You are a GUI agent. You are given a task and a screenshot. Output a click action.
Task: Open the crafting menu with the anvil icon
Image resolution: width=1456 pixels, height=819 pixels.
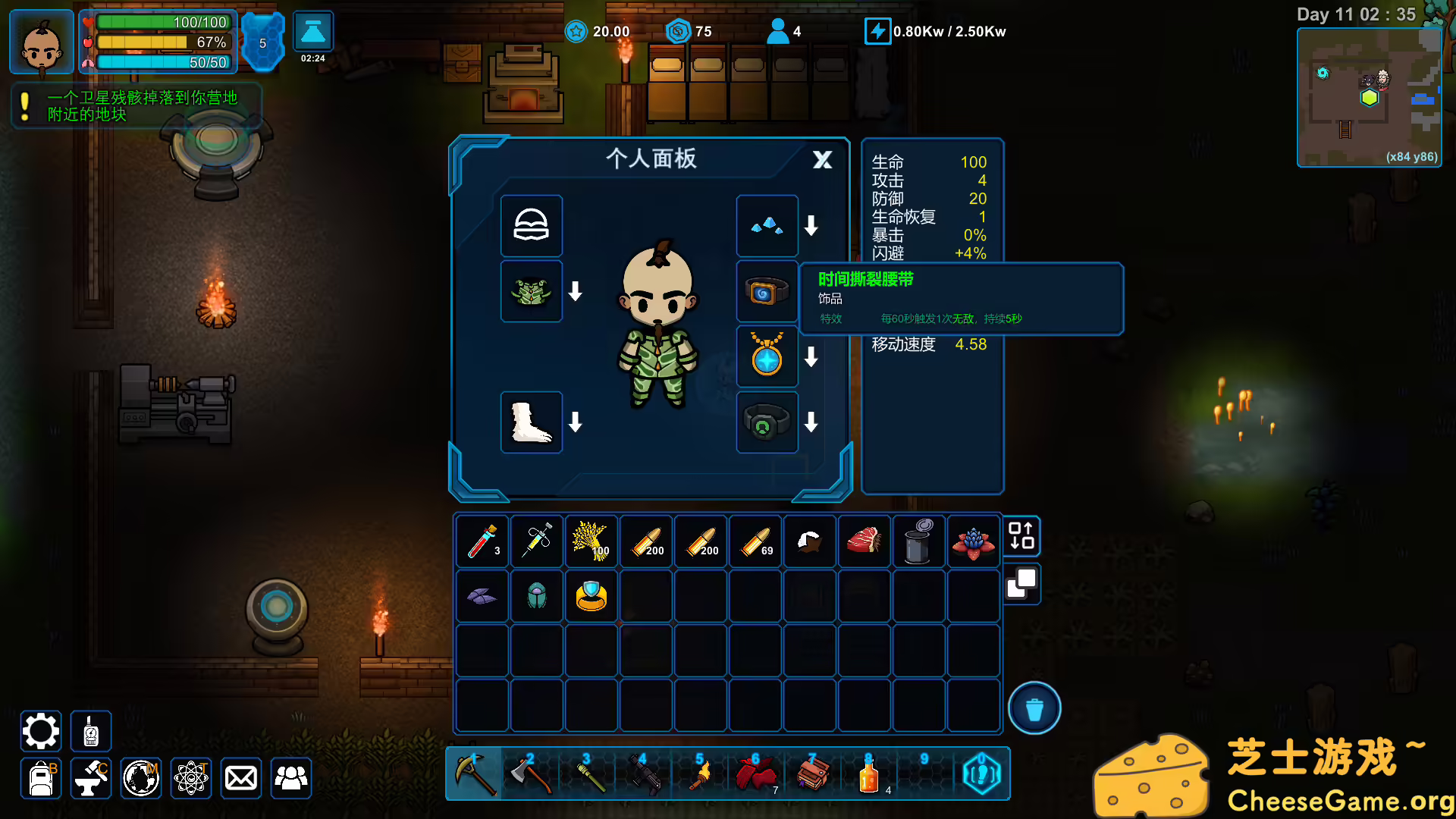point(90,778)
